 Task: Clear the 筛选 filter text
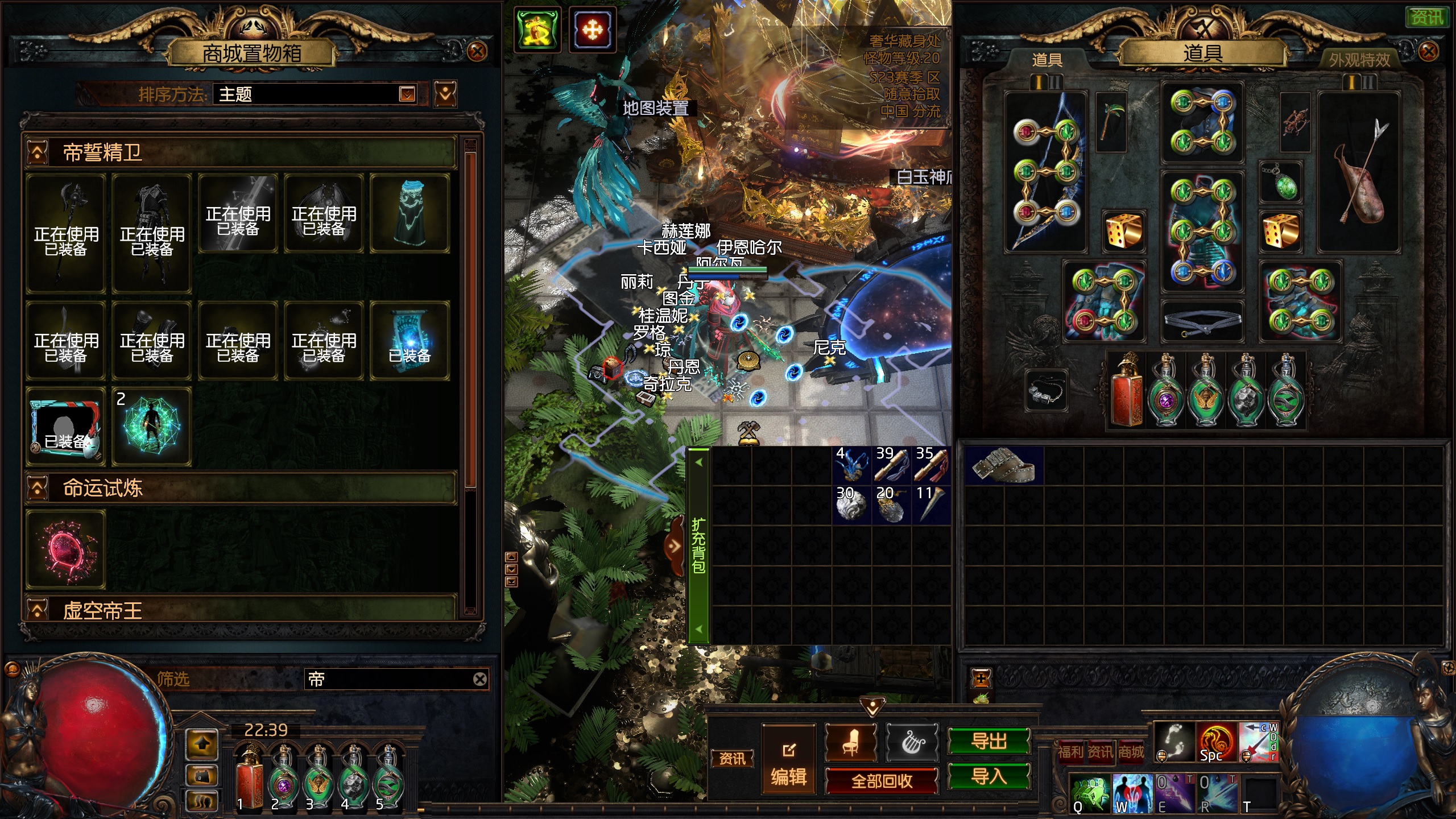(x=479, y=679)
